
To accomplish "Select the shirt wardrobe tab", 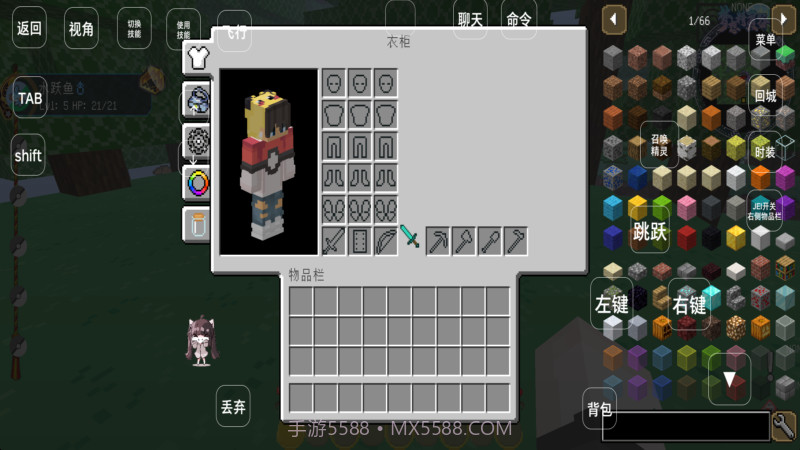I will 196,56.
